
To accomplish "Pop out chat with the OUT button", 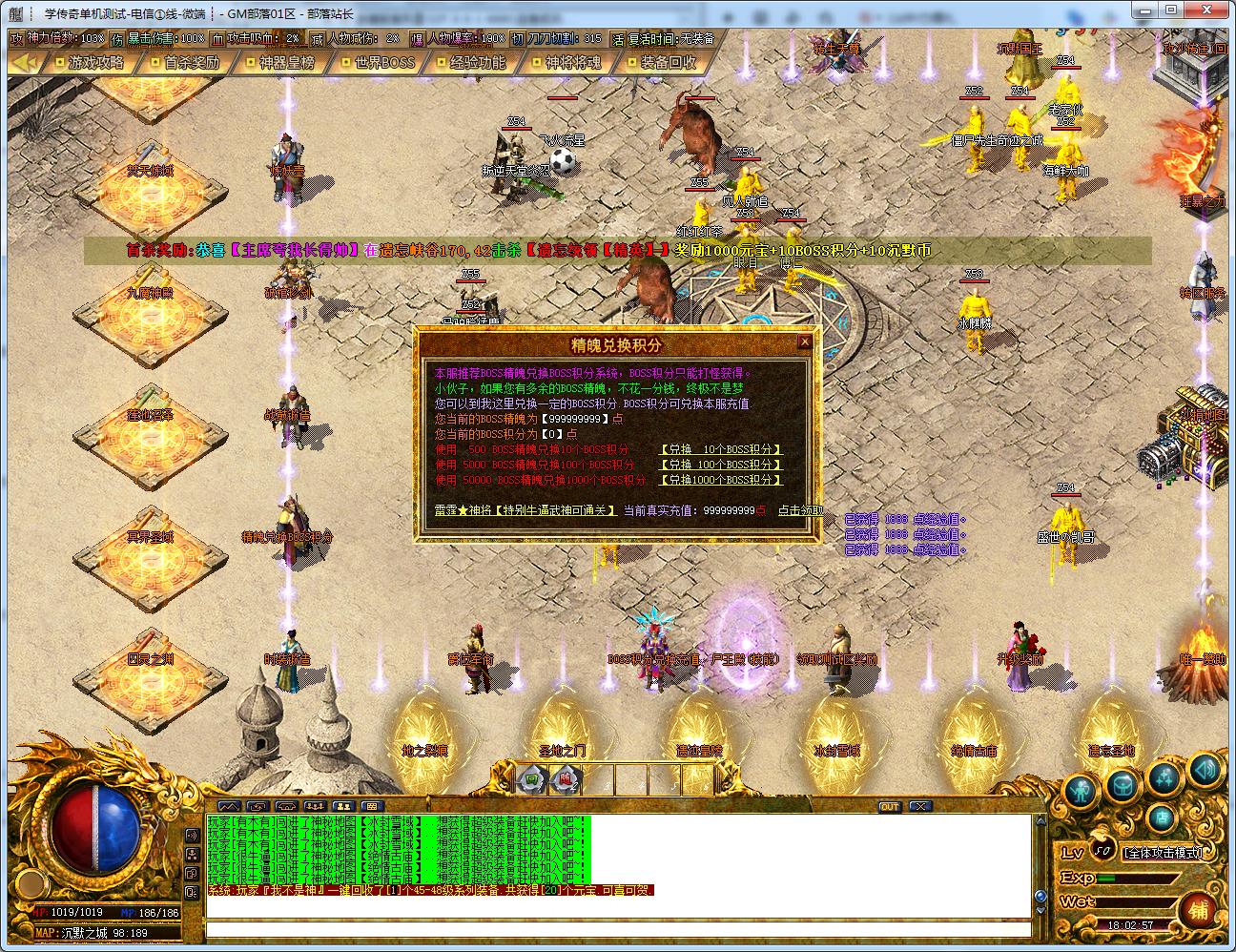I will click(889, 807).
